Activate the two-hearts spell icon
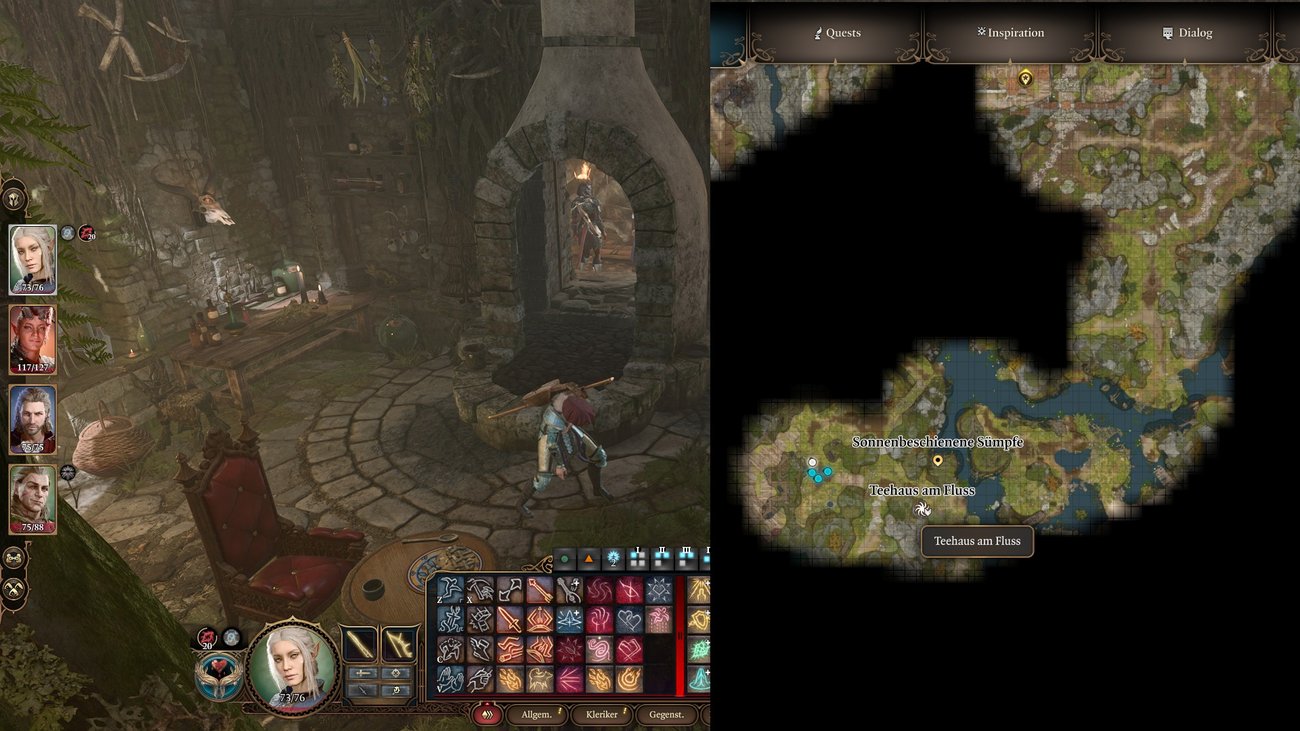Viewport: 1300px width, 731px height. [x=630, y=620]
